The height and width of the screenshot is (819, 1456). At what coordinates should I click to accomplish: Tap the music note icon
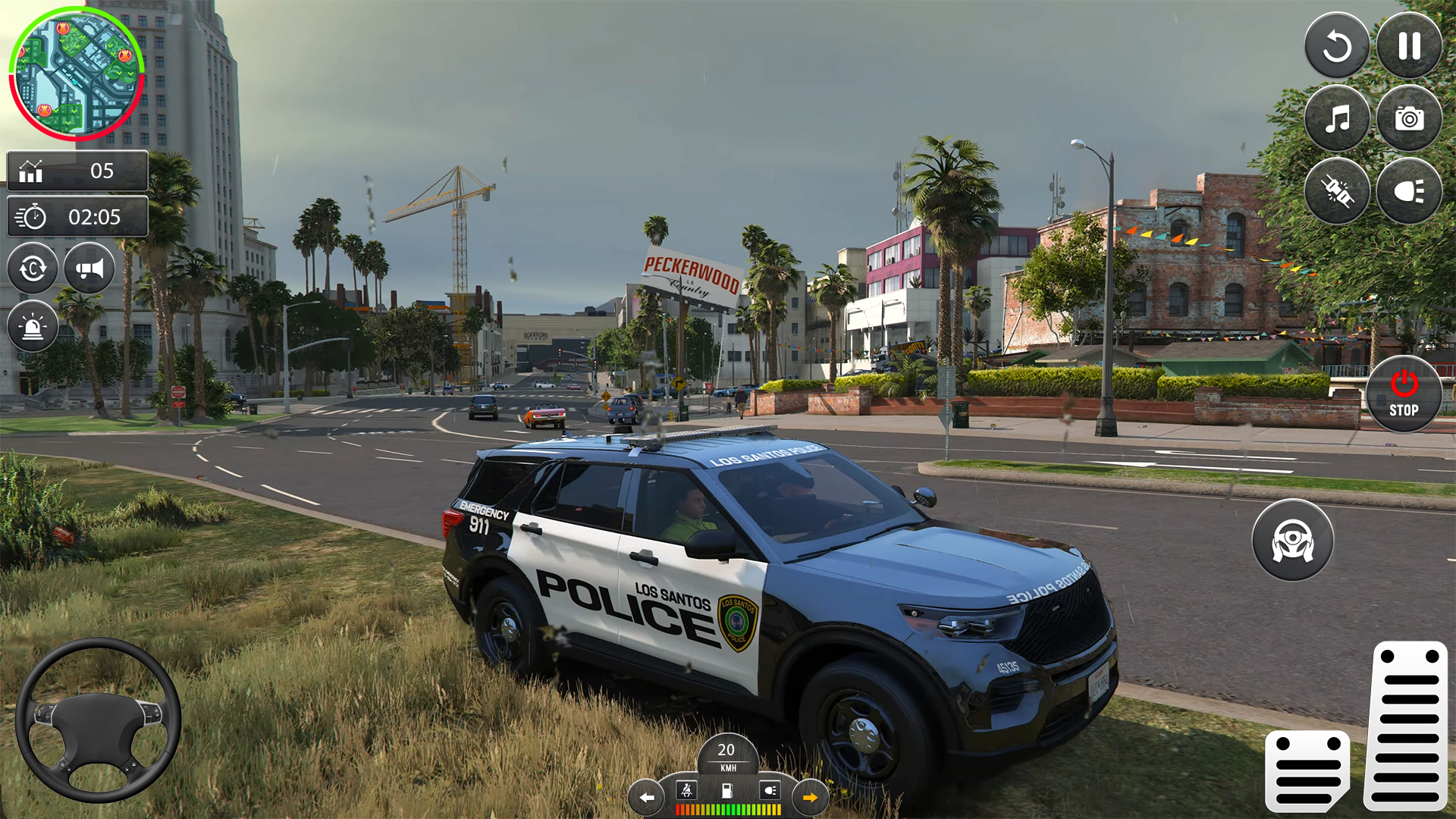tap(1337, 118)
